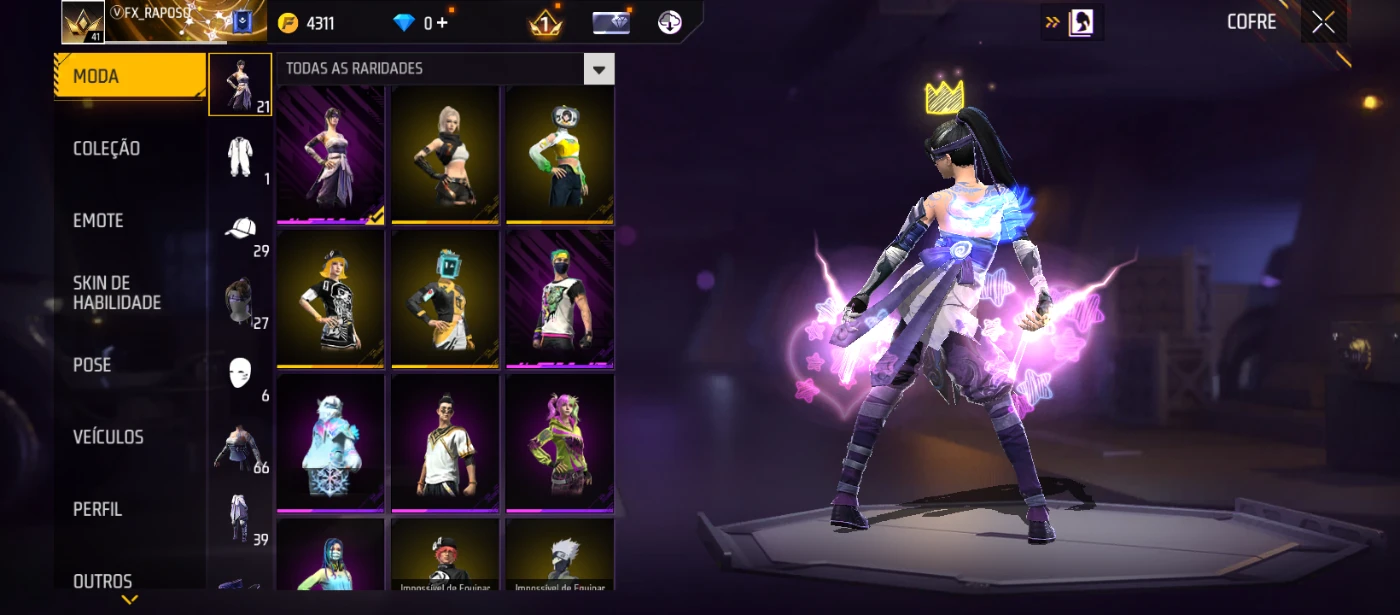This screenshot has width=1400, height=615.
Task: Select the MODA category
Action: pyautogui.click(x=129, y=76)
